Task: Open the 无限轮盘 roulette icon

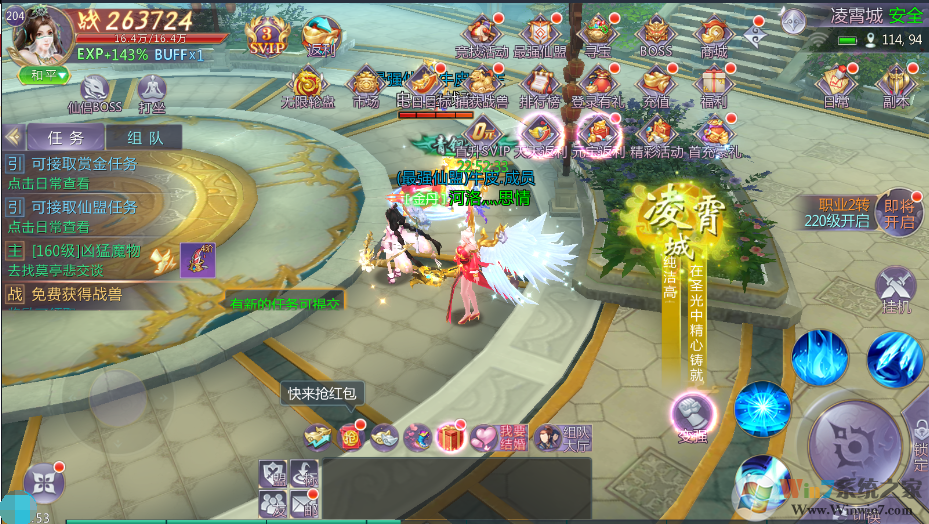Action: (307, 84)
